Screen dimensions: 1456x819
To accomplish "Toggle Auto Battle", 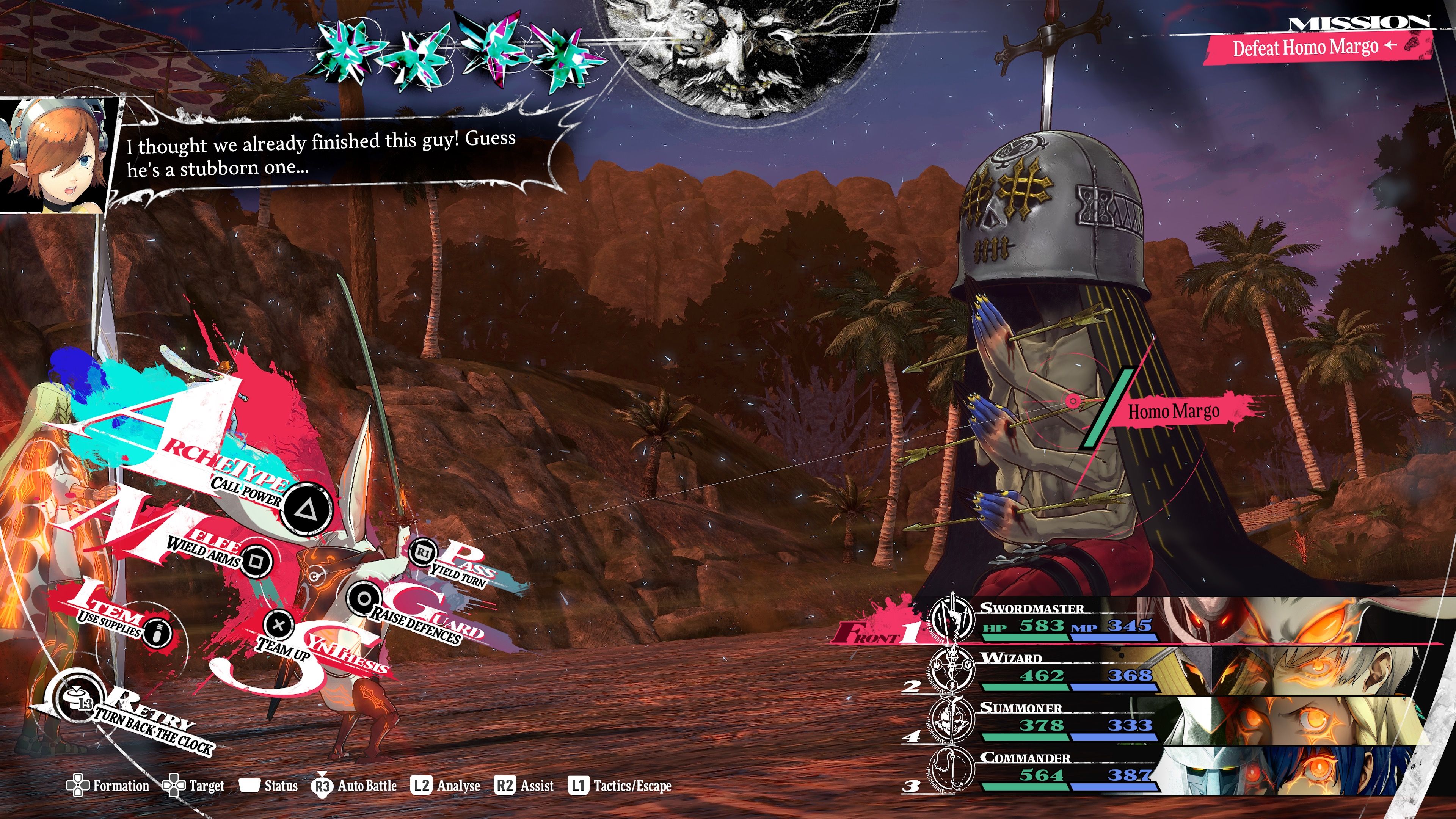I will point(355,786).
